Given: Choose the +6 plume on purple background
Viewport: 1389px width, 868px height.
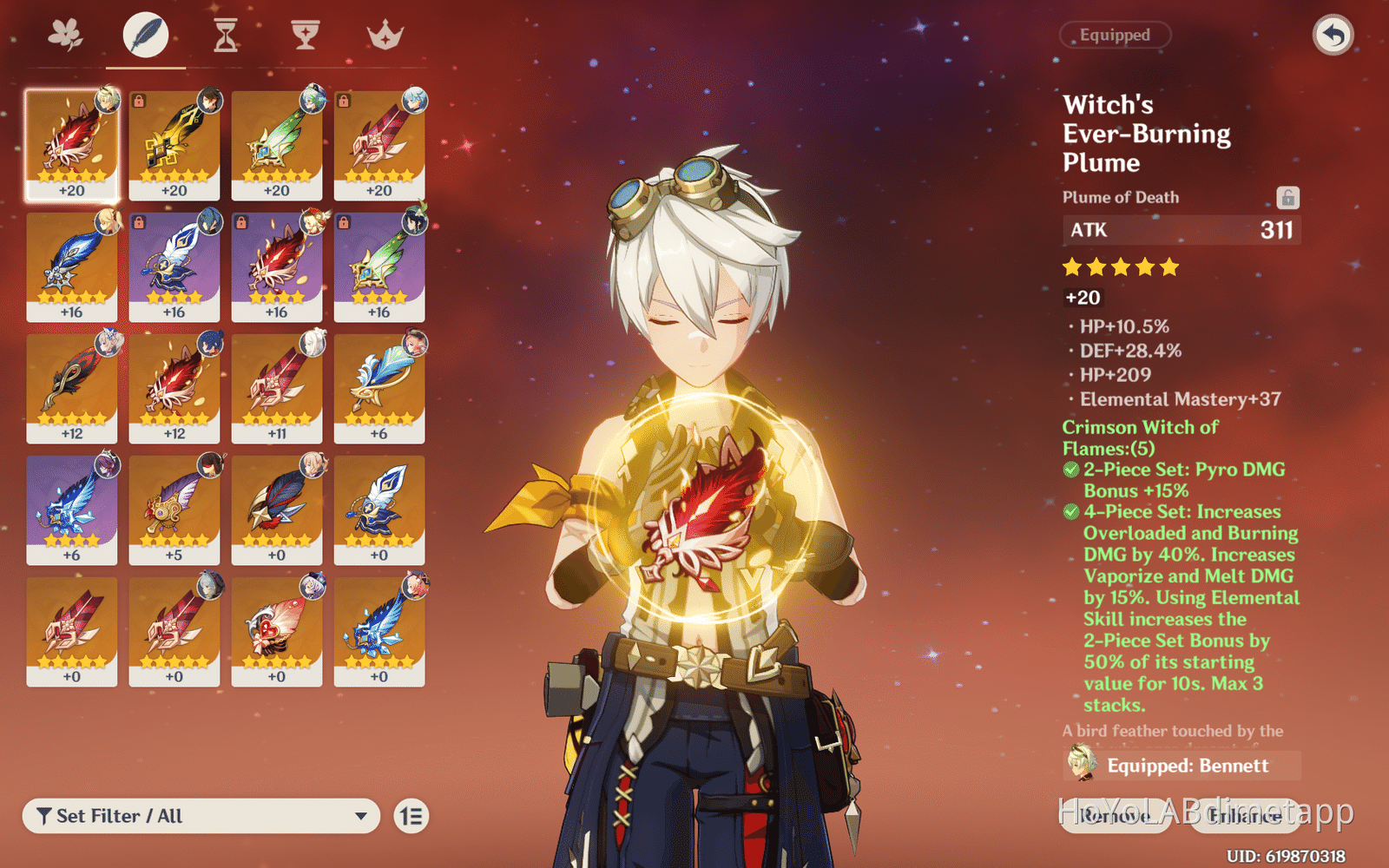Looking at the screenshot, I should point(72,510).
